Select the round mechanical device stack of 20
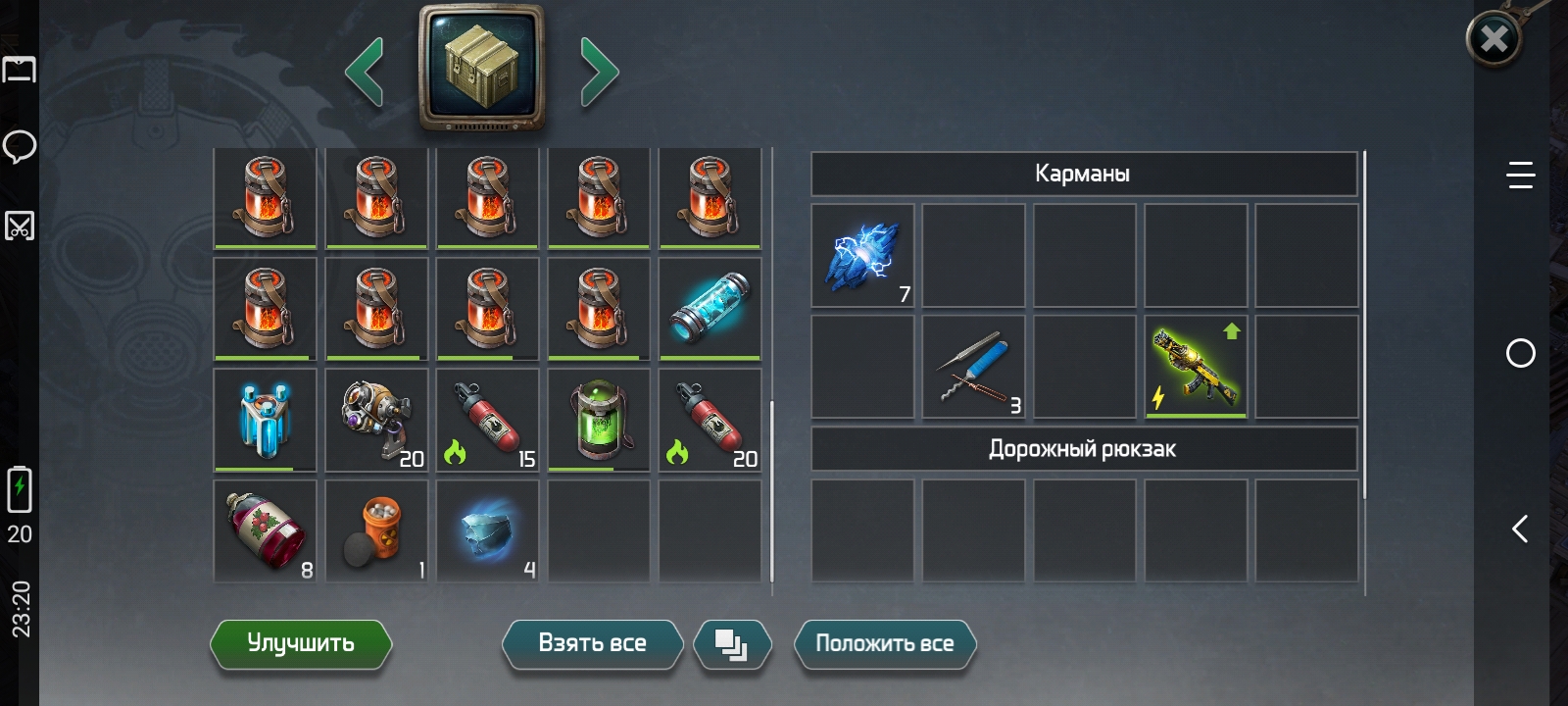This screenshot has width=1568, height=706. [376, 420]
